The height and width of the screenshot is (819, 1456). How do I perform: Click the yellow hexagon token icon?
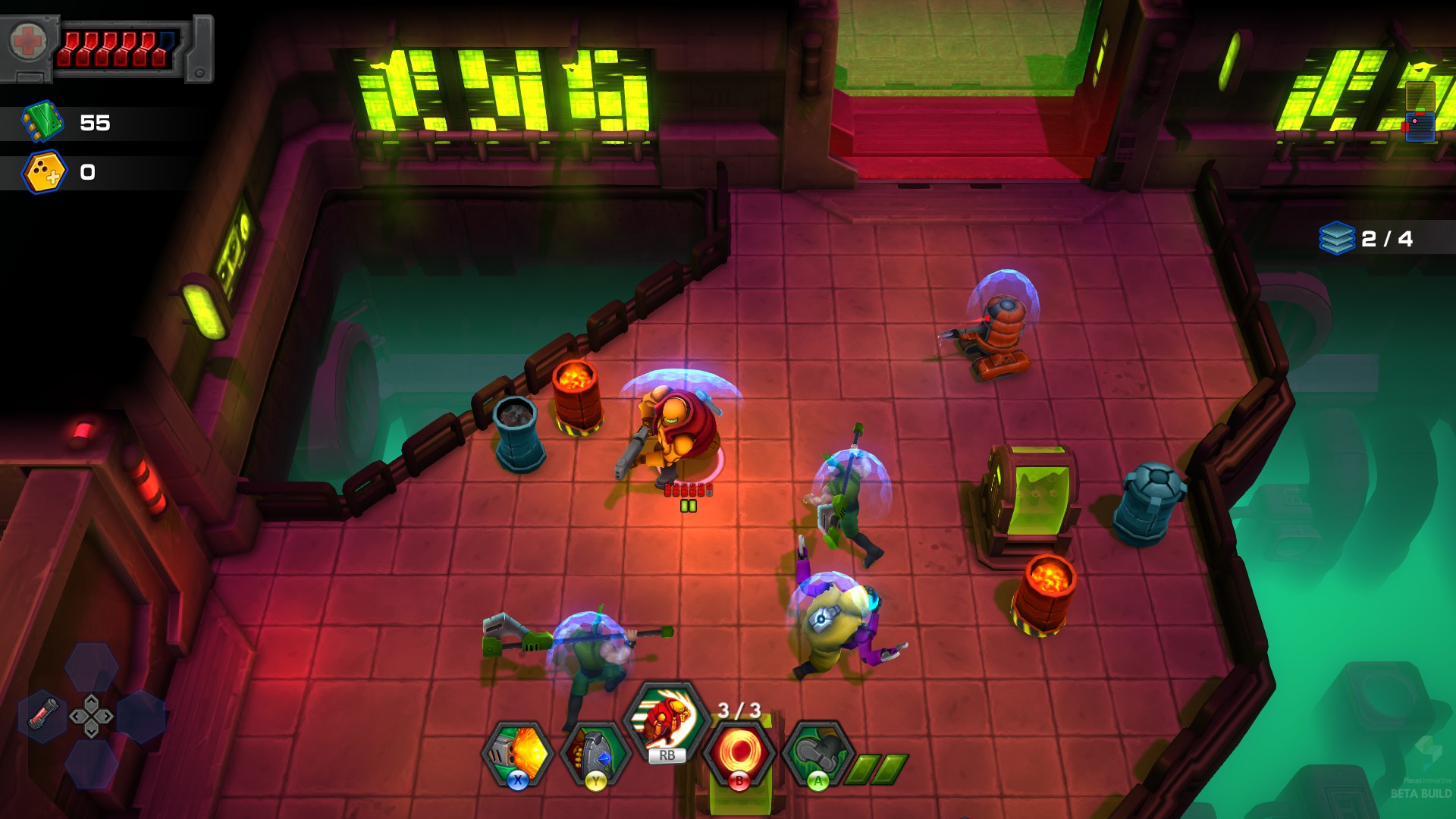point(45,172)
